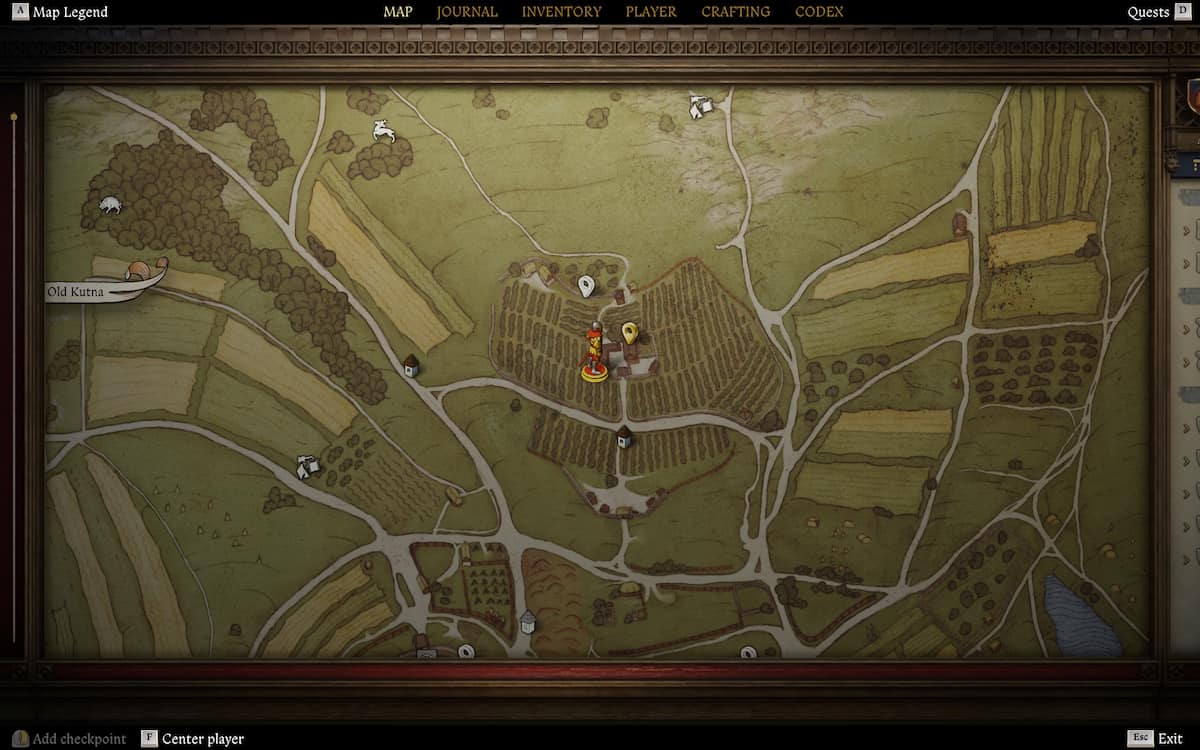This screenshot has width=1200, height=750.
Task: Show the Quests side panel
Action: pyautogui.click(x=1148, y=12)
